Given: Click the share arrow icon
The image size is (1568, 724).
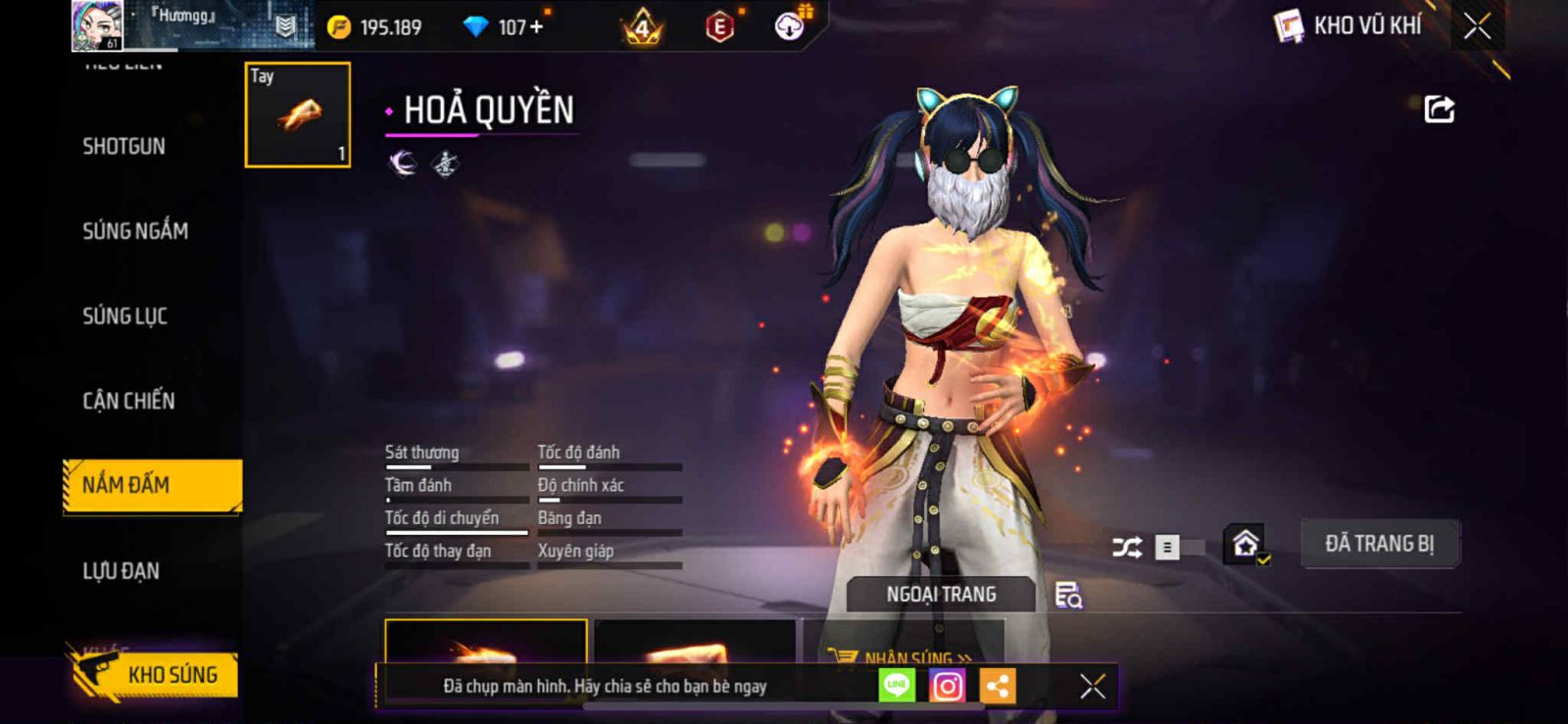Looking at the screenshot, I should [1439, 109].
